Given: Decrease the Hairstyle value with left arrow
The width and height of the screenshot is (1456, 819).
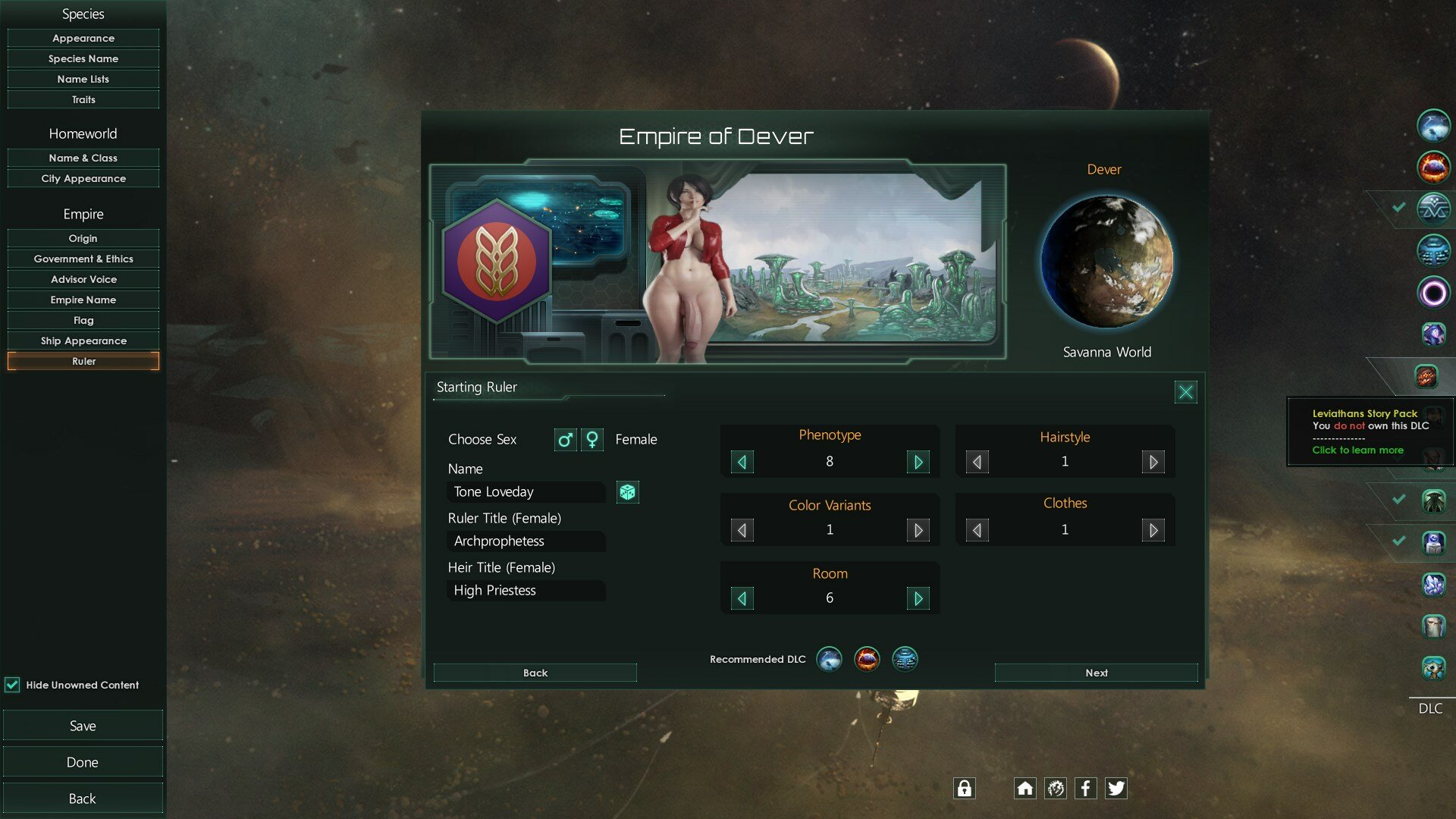Looking at the screenshot, I should [x=977, y=461].
